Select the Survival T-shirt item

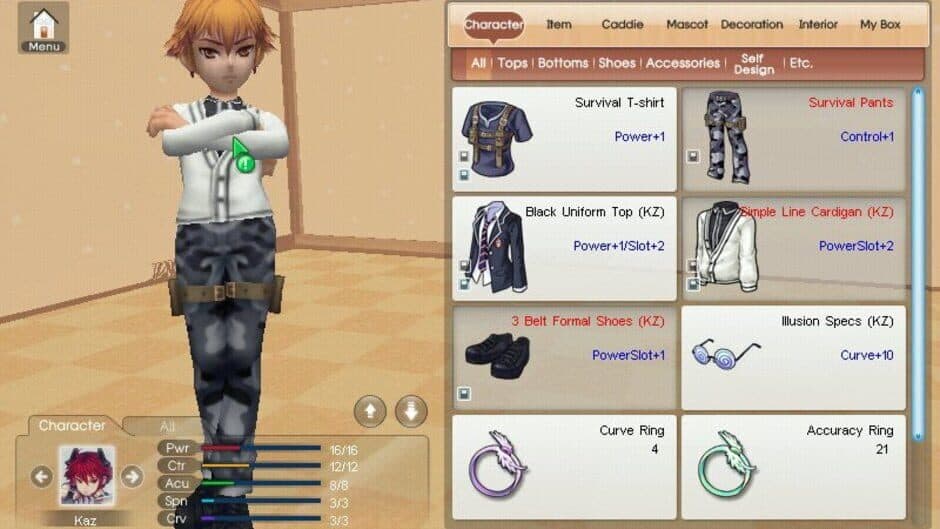coord(564,138)
